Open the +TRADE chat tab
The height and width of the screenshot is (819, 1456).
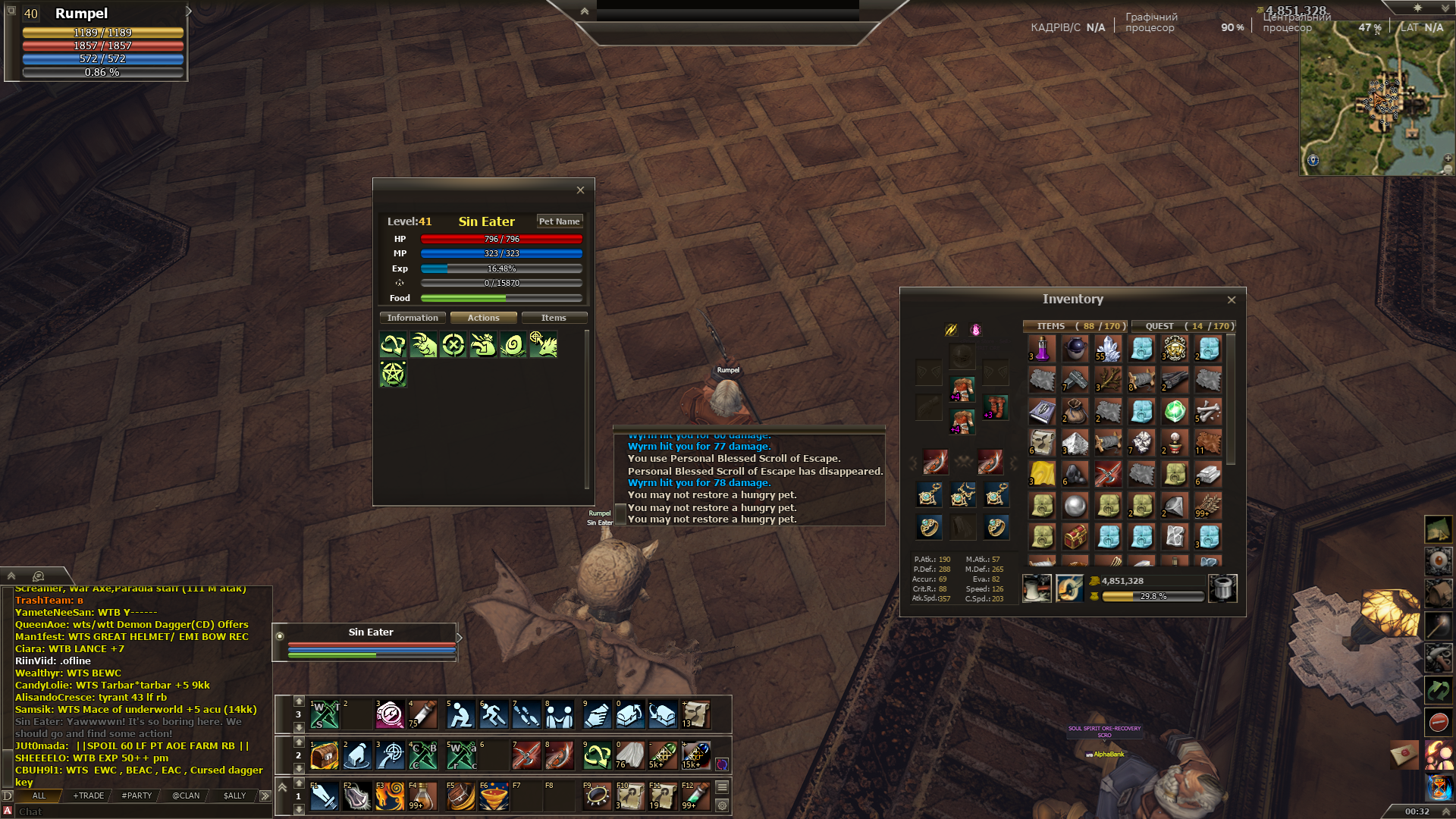(89, 795)
